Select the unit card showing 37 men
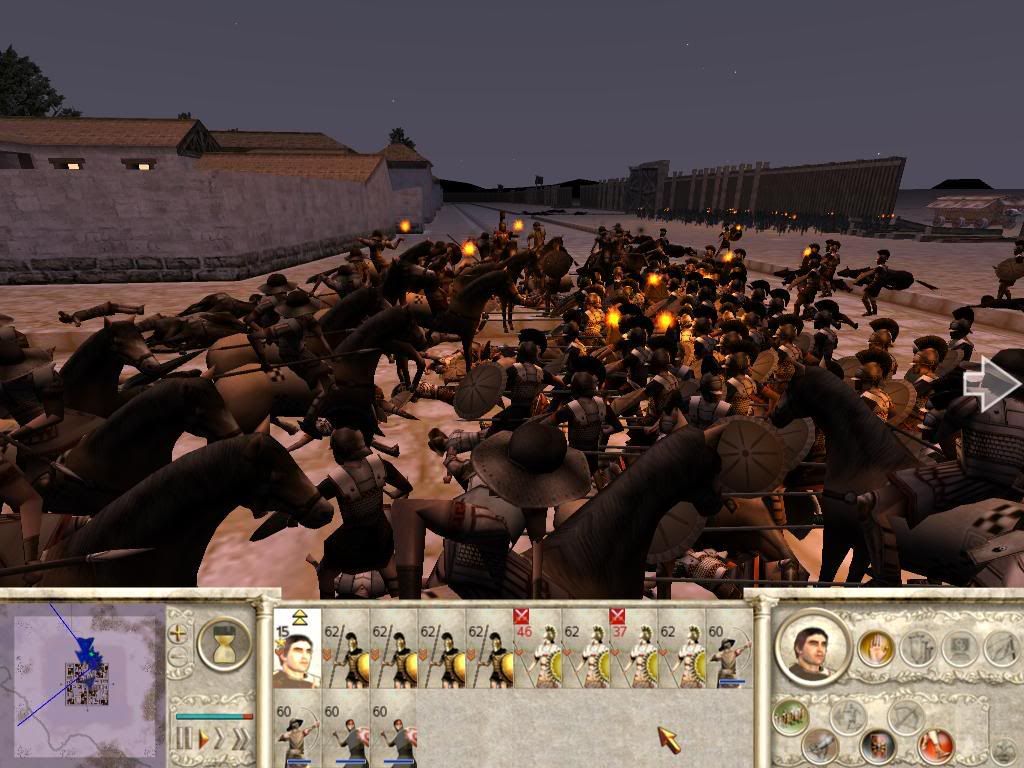 (x=633, y=648)
